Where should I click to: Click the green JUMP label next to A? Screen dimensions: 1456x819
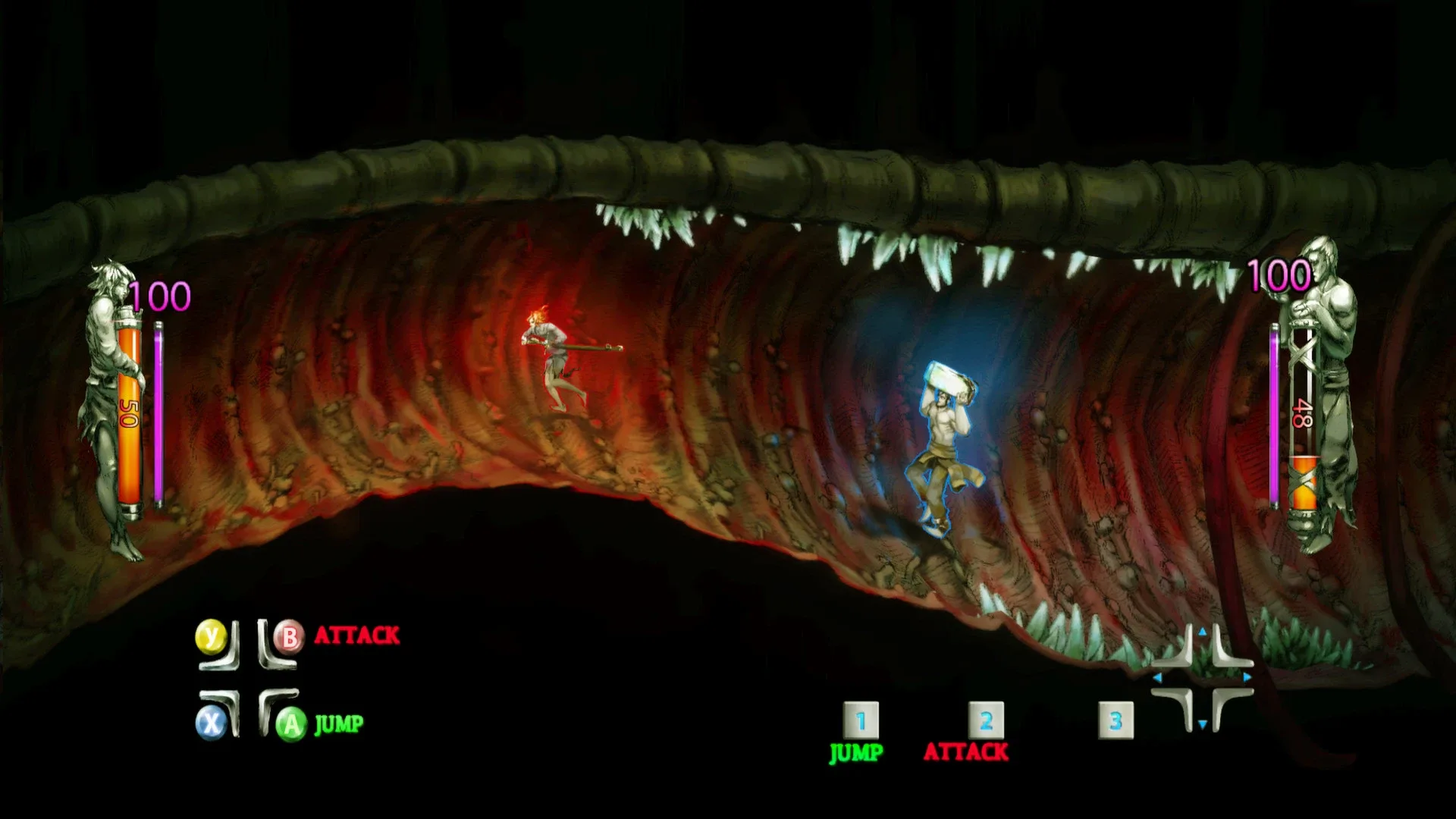click(338, 723)
